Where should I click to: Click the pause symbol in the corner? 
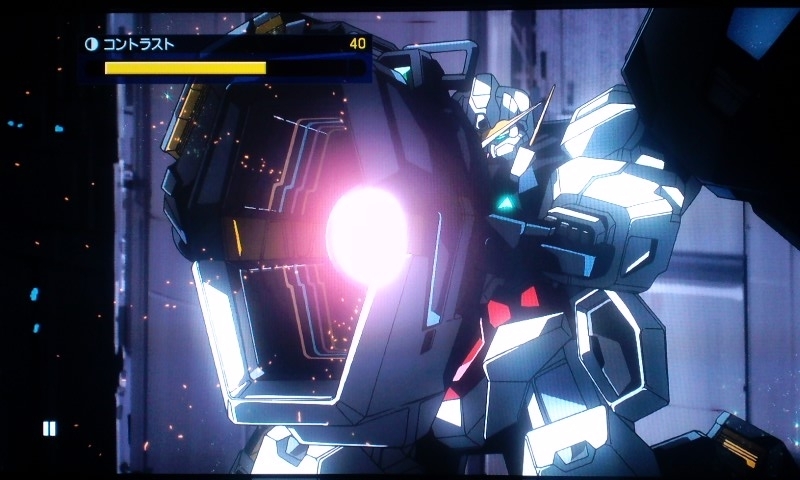point(49,429)
